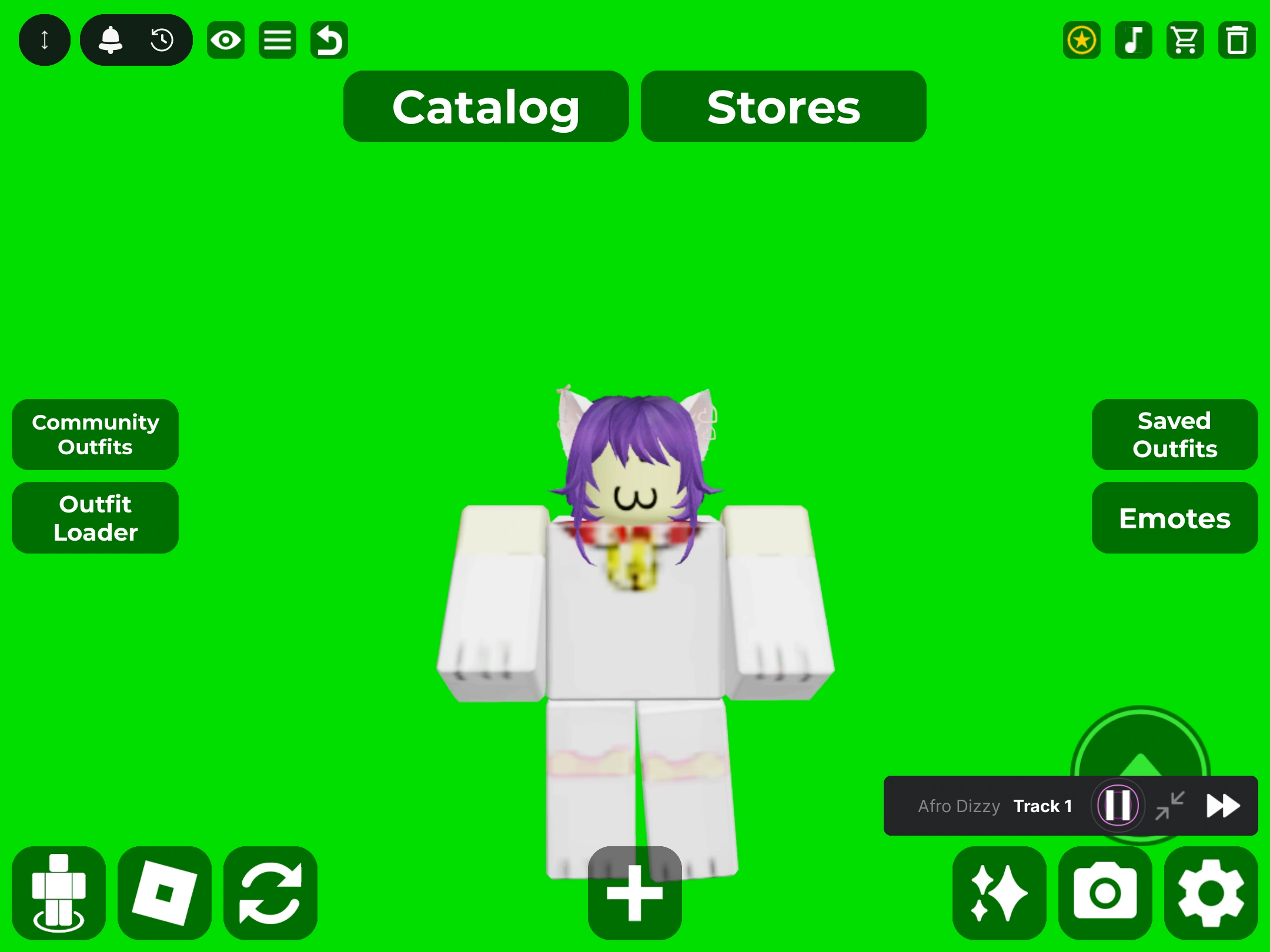Pause Track 1 playback
Image resolution: width=1270 pixels, height=952 pixels.
(1116, 806)
